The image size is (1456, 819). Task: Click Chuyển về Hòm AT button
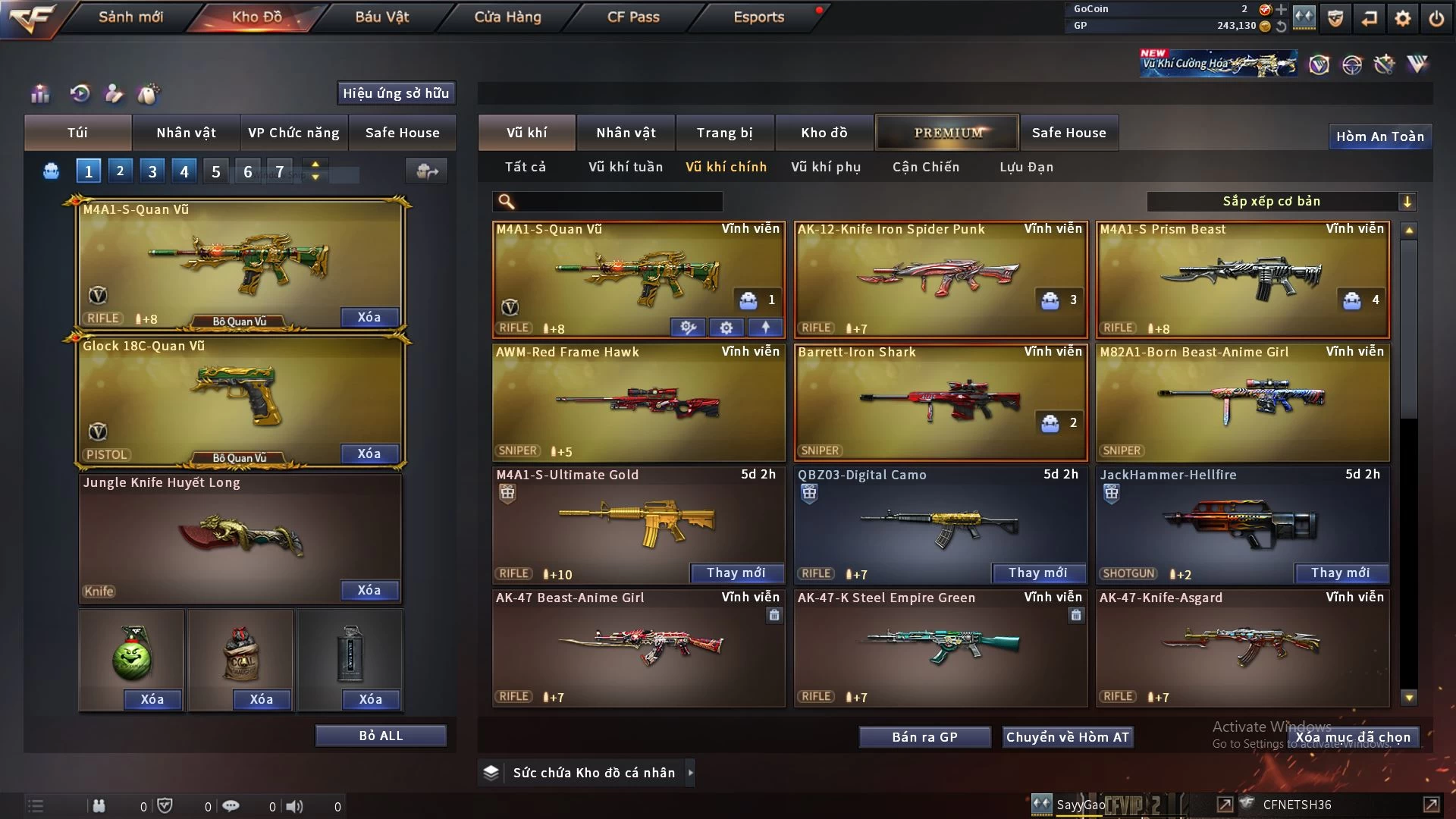[x=1067, y=737]
